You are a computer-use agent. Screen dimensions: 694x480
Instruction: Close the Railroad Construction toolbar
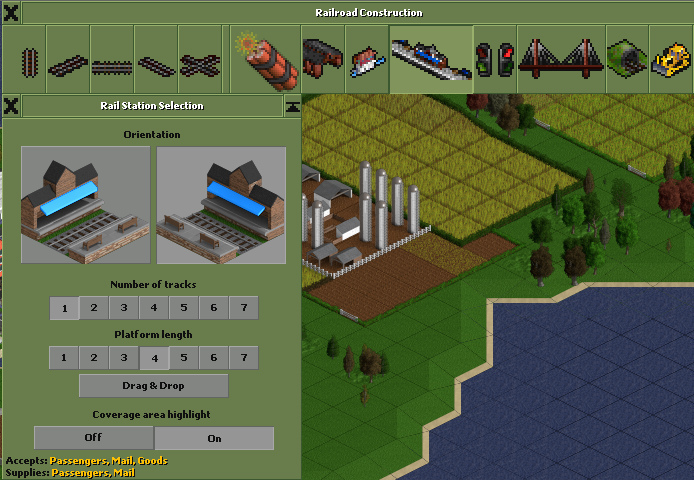[11, 13]
